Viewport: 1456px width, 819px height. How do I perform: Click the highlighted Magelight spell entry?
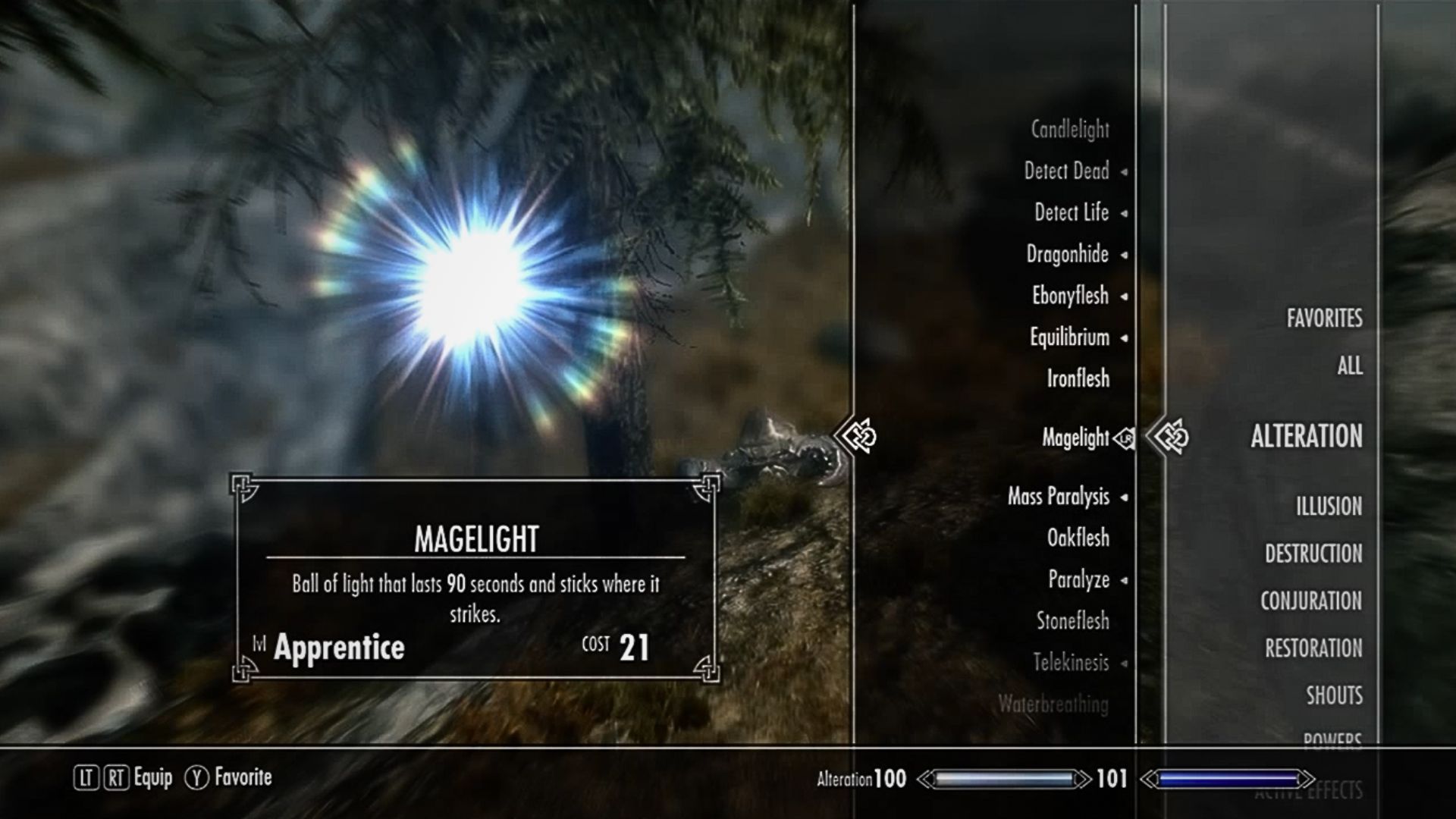1075,438
